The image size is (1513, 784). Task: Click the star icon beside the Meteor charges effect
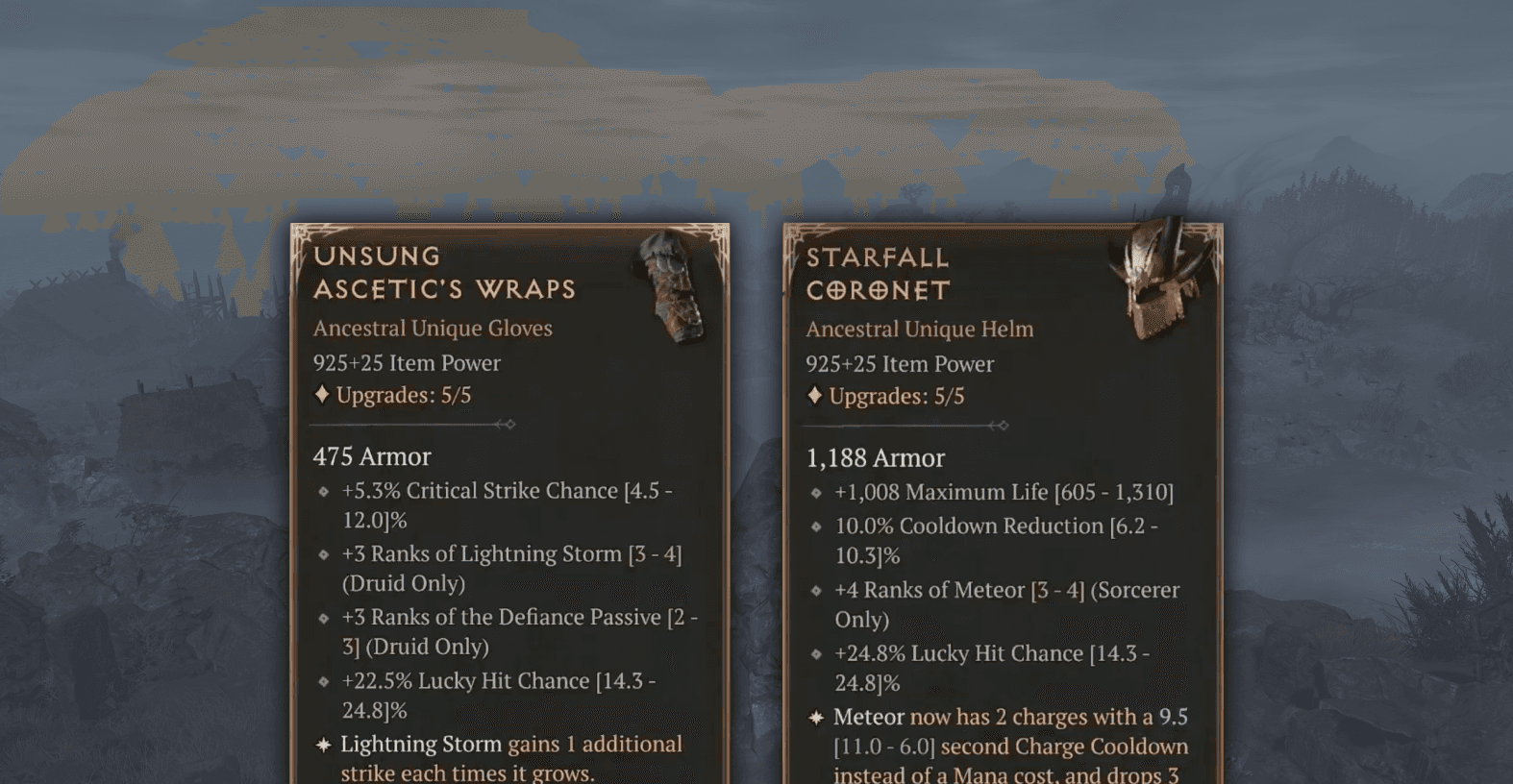(x=817, y=717)
